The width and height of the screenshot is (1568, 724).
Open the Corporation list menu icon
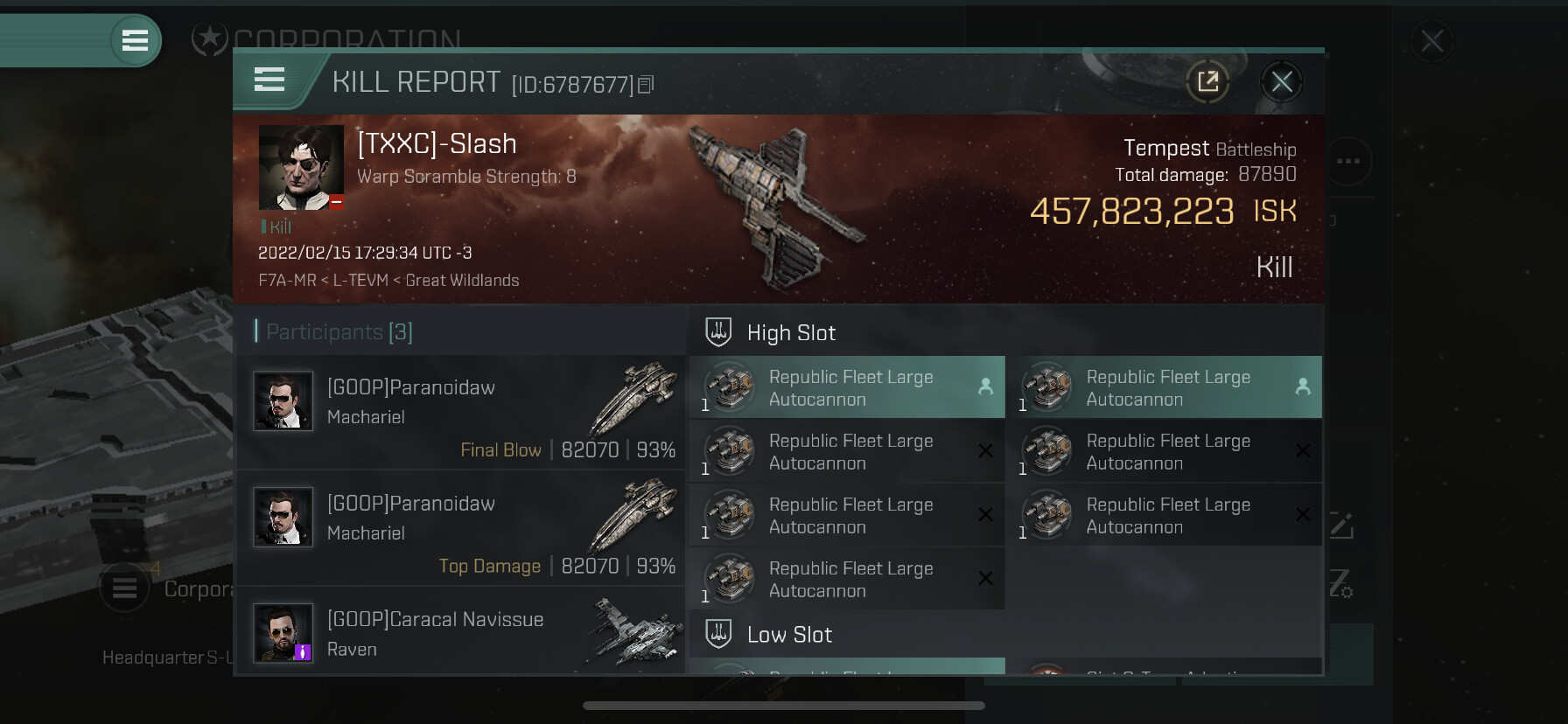(x=124, y=588)
